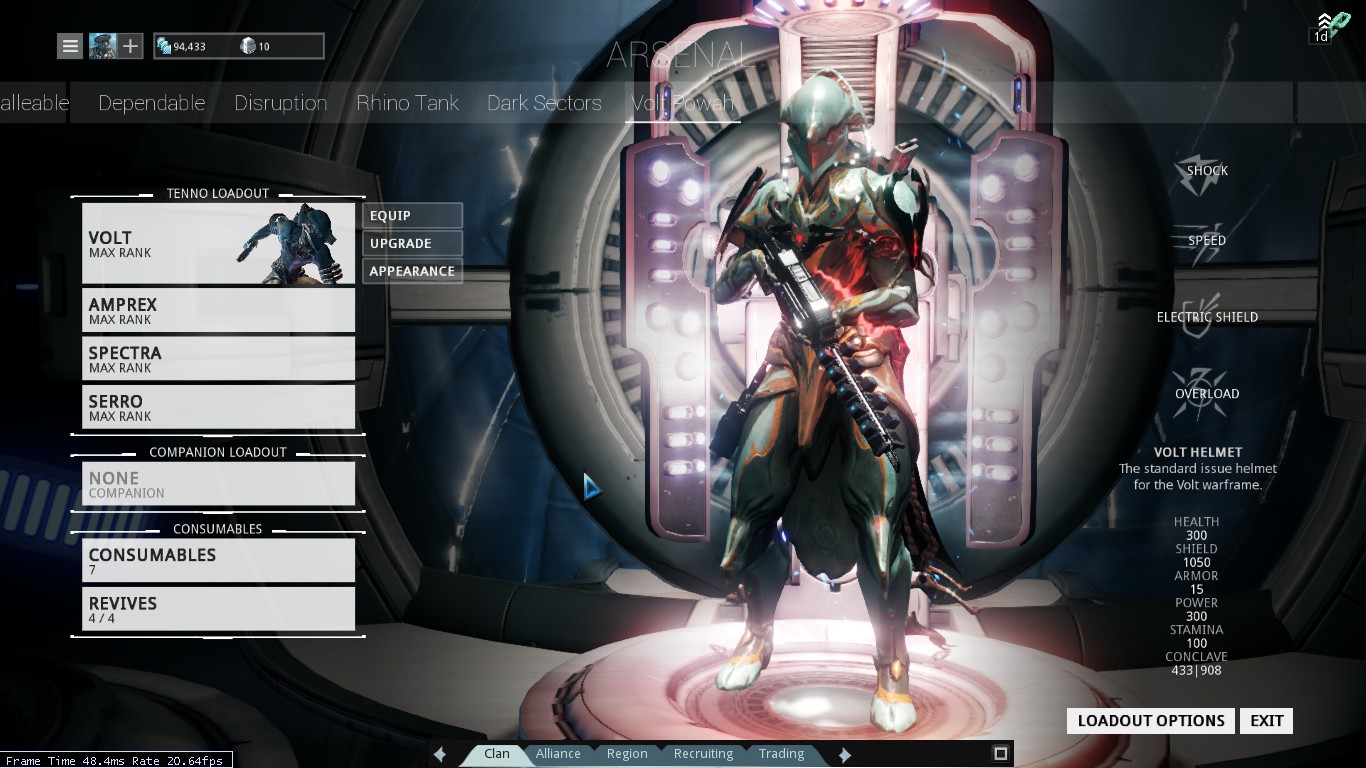1366x768 pixels.
Task: Open the Consumables gear slot
Action: click(x=218, y=560)
